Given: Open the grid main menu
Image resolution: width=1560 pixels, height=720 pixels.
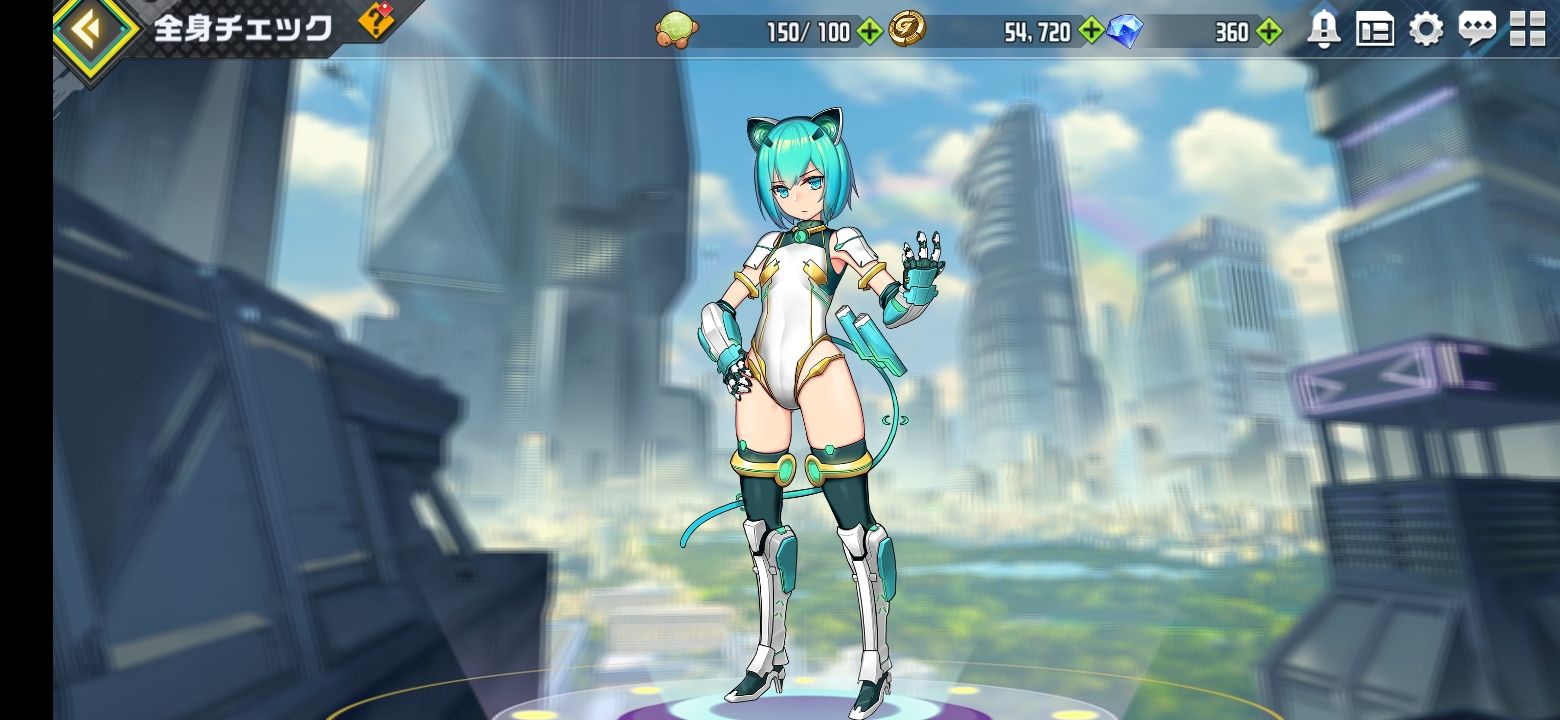Looking at the screenshot, I should pyautogui.click(x=1527, y=30).
